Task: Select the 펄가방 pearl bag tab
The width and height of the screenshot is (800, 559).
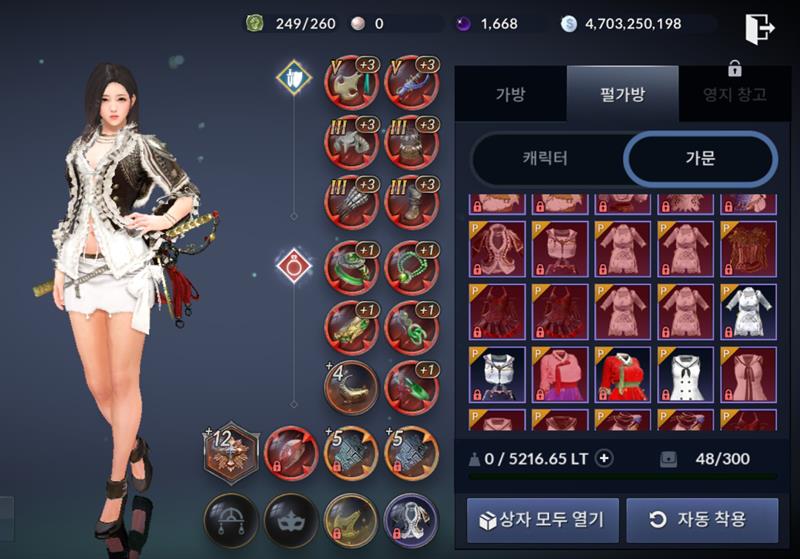Action: (622, 95)
